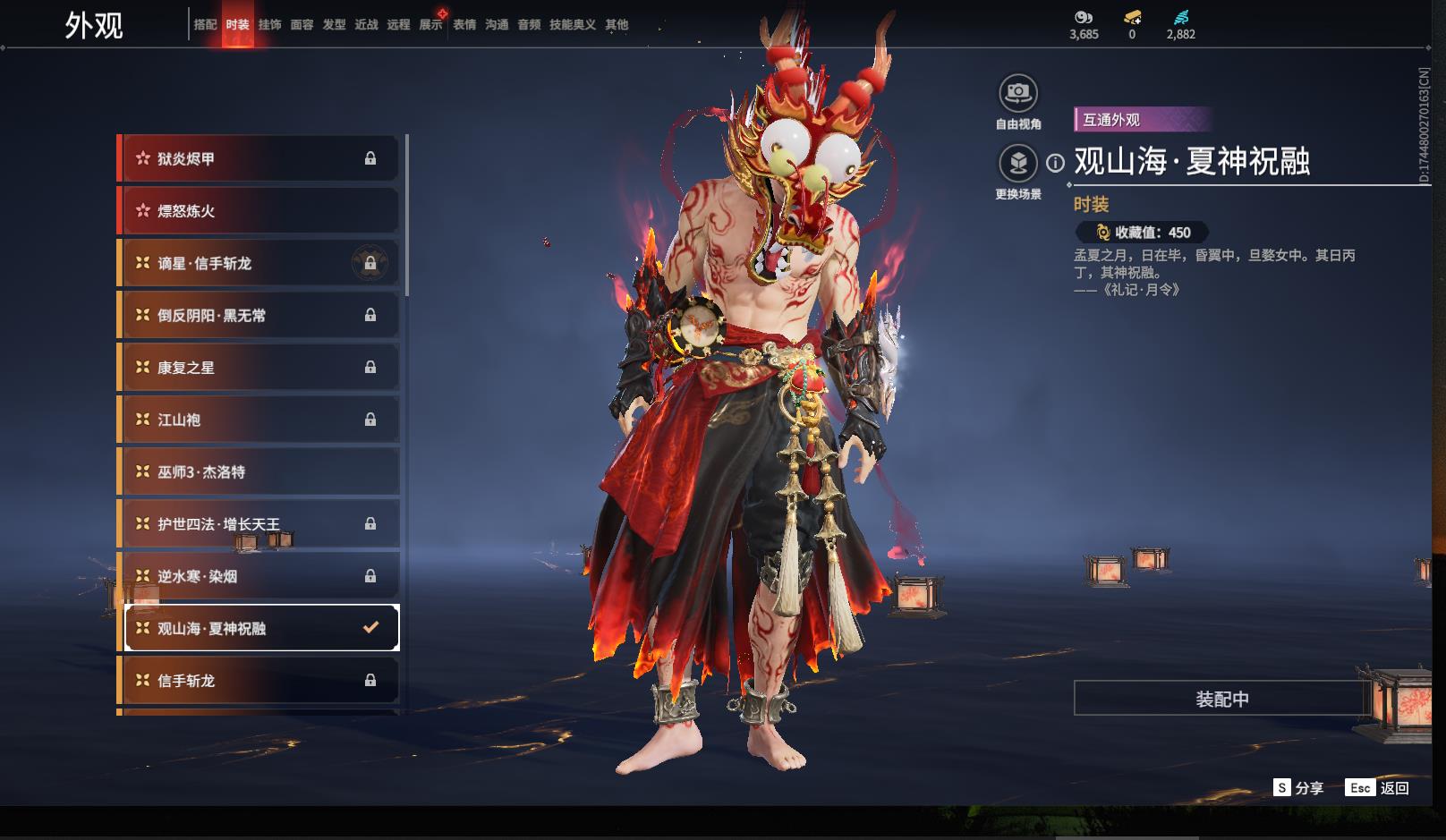Screen dimensions: 1446x840
Task: Open the 近战 melee tab
Action: click(366, 25)
